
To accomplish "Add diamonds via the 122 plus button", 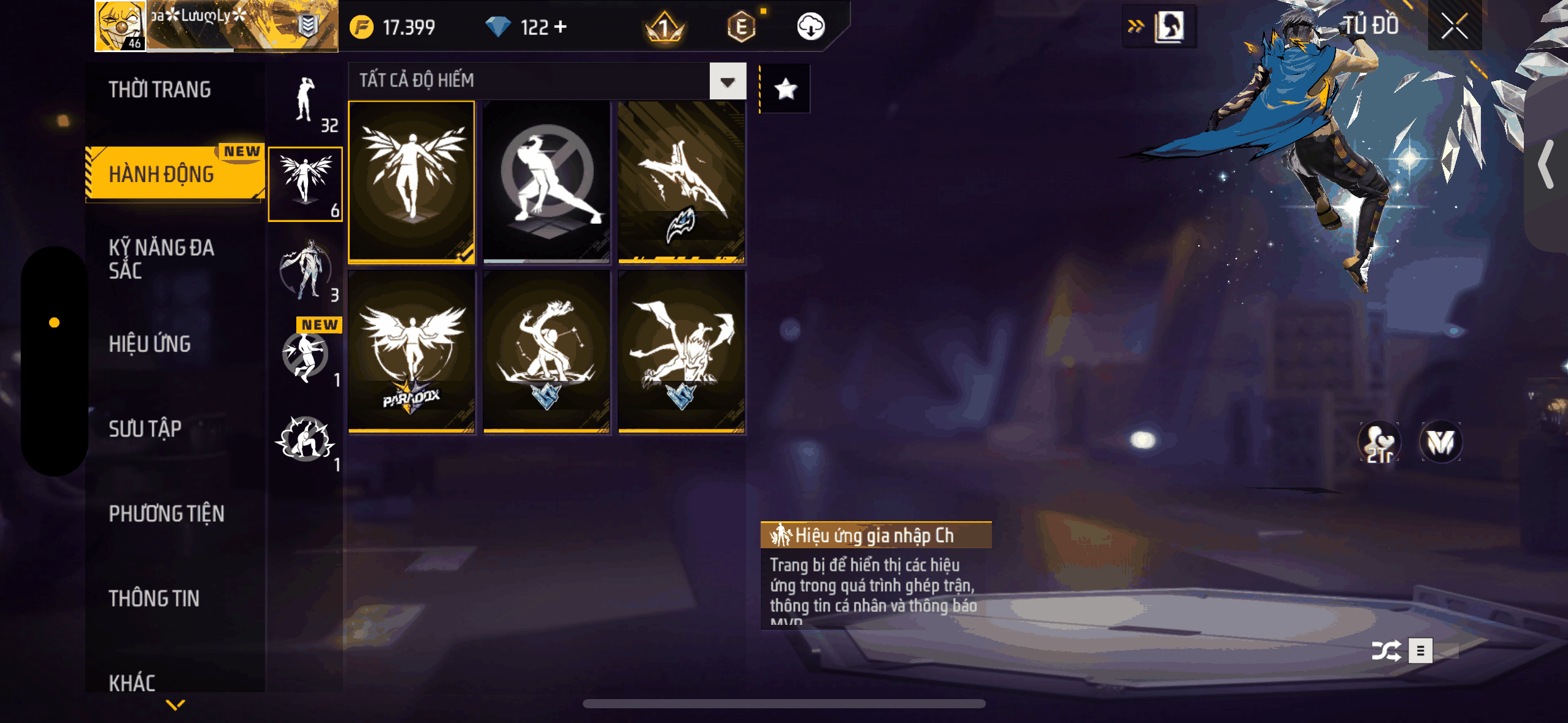I will point(560,27).
